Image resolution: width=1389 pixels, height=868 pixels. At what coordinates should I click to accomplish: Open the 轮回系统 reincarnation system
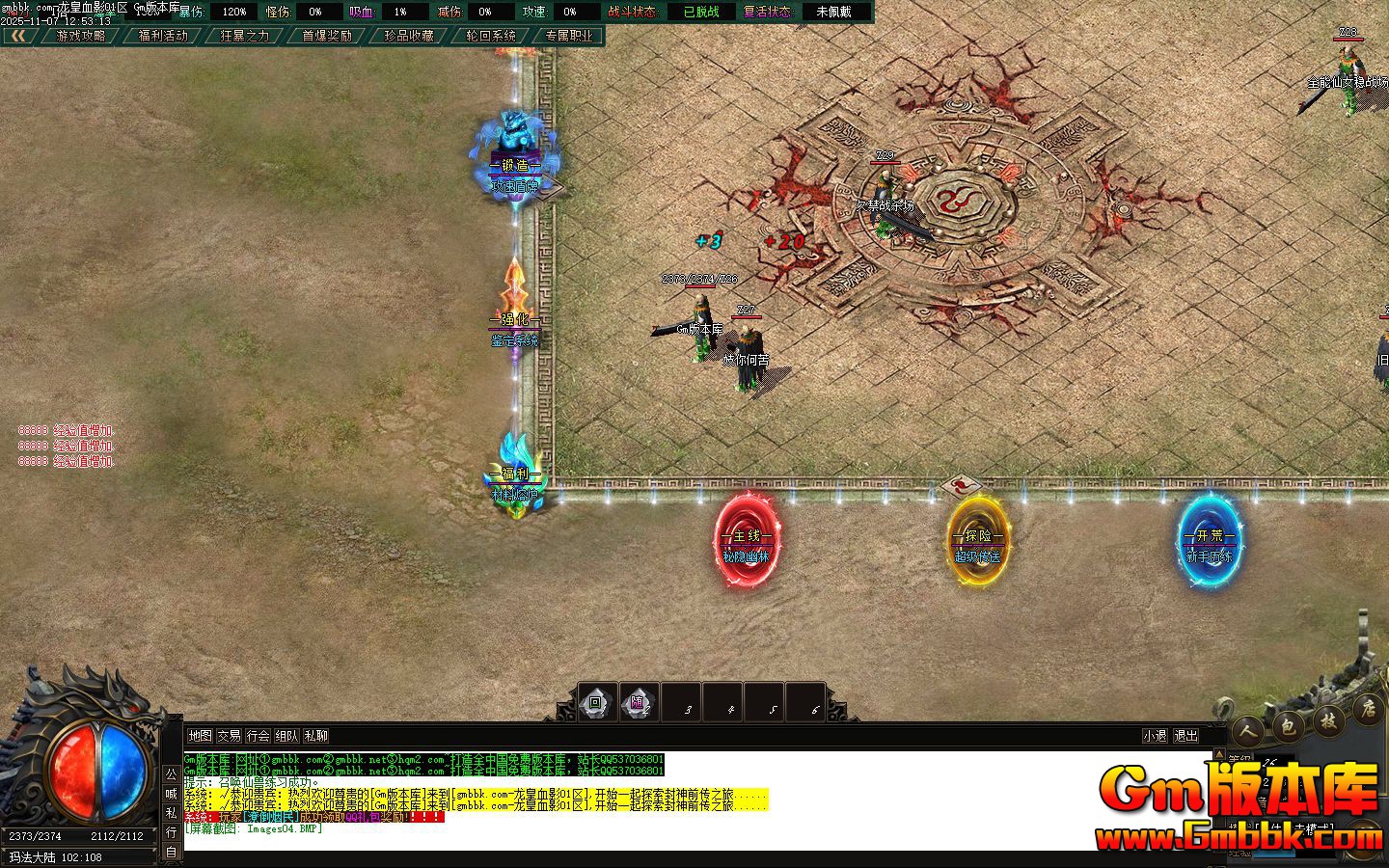pyautogui.click(x=491, y=36)
